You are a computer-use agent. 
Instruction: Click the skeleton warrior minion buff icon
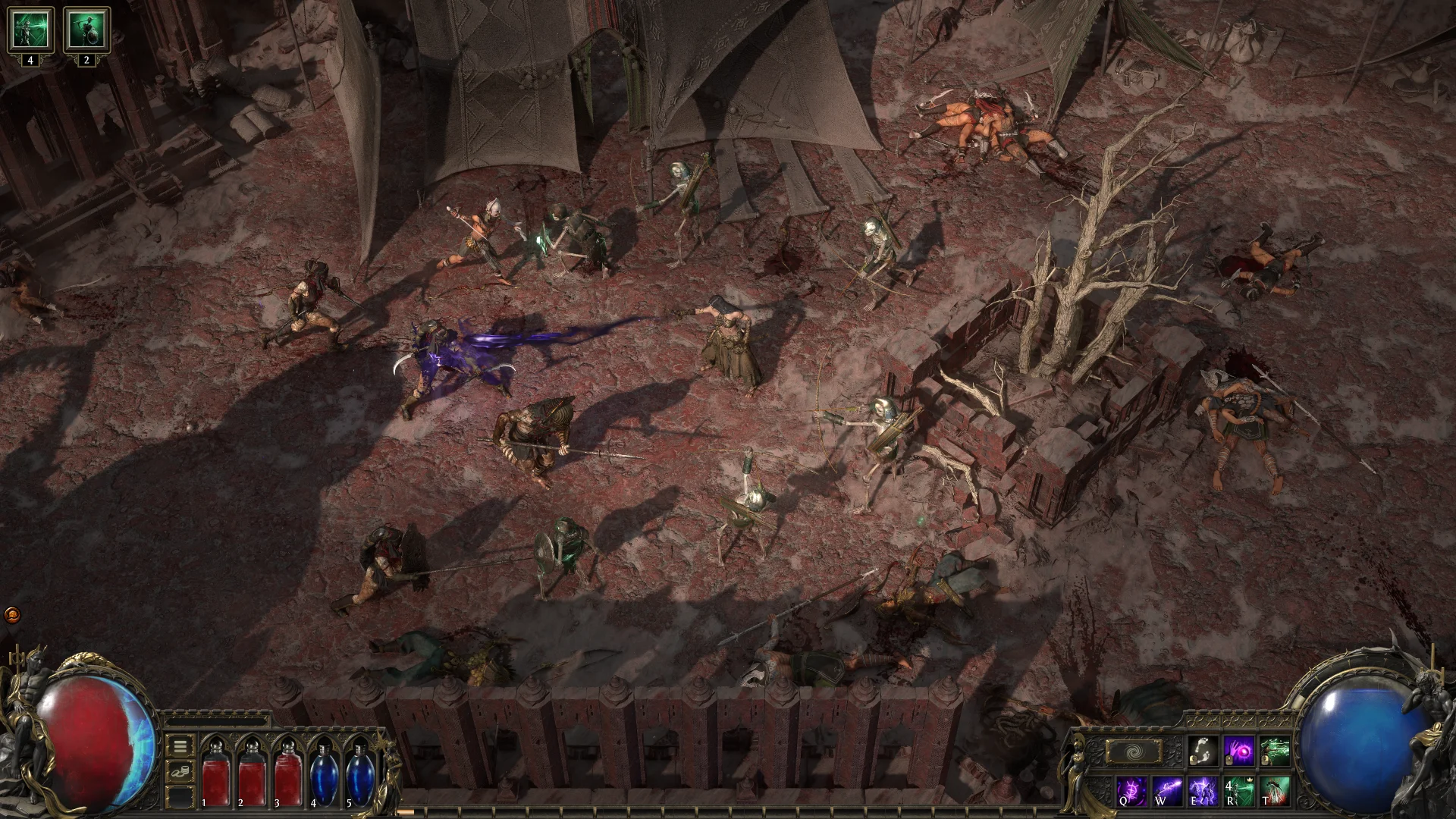(86, 30)
